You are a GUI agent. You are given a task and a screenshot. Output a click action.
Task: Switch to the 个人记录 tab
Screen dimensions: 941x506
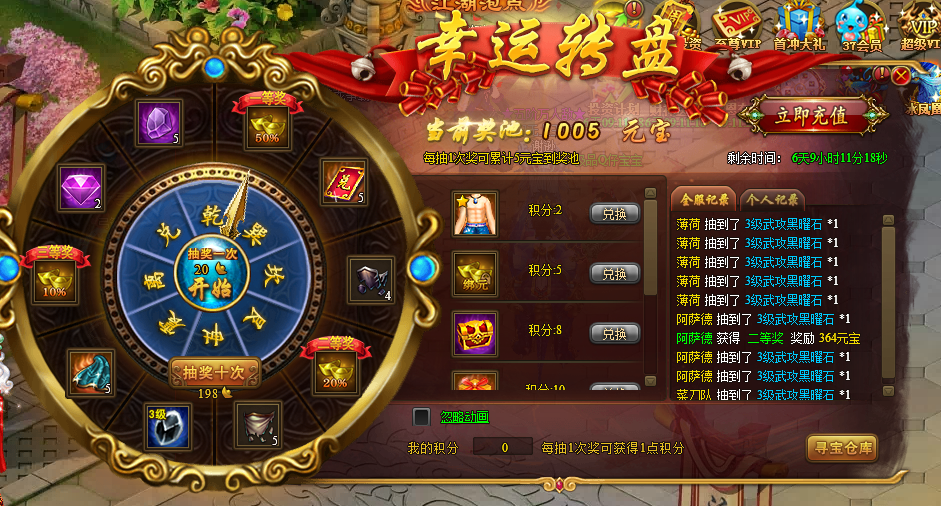pyautogui.click(x=764, y=198)
